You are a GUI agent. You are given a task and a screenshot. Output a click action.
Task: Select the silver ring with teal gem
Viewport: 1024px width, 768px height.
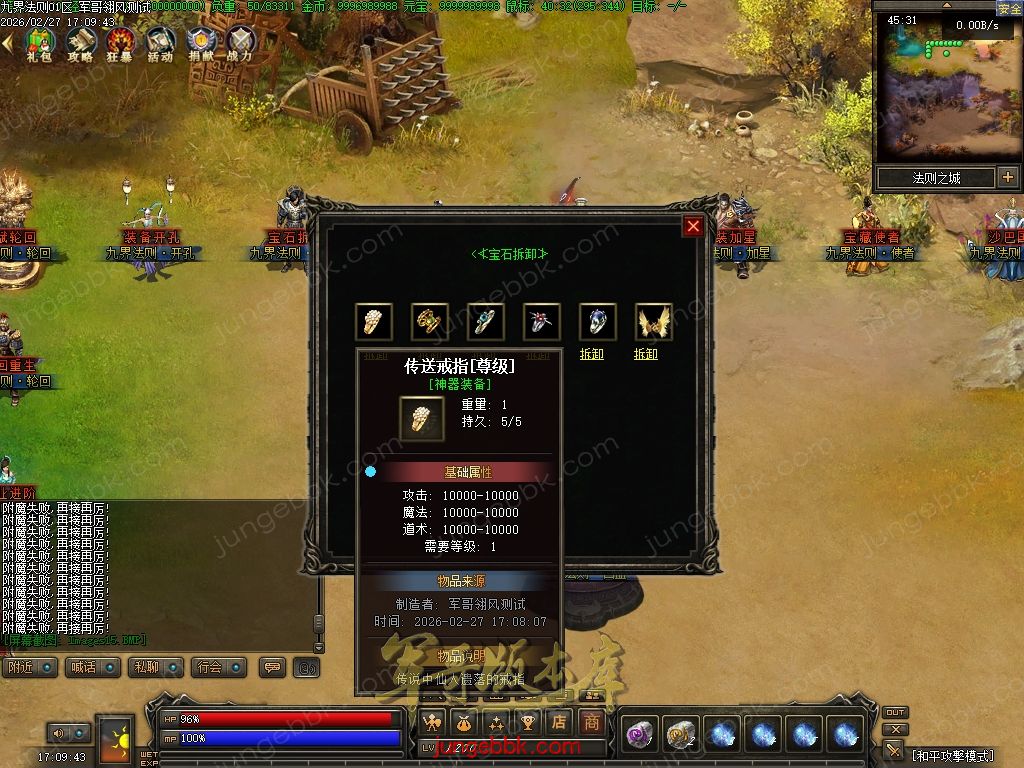(486, 322)
